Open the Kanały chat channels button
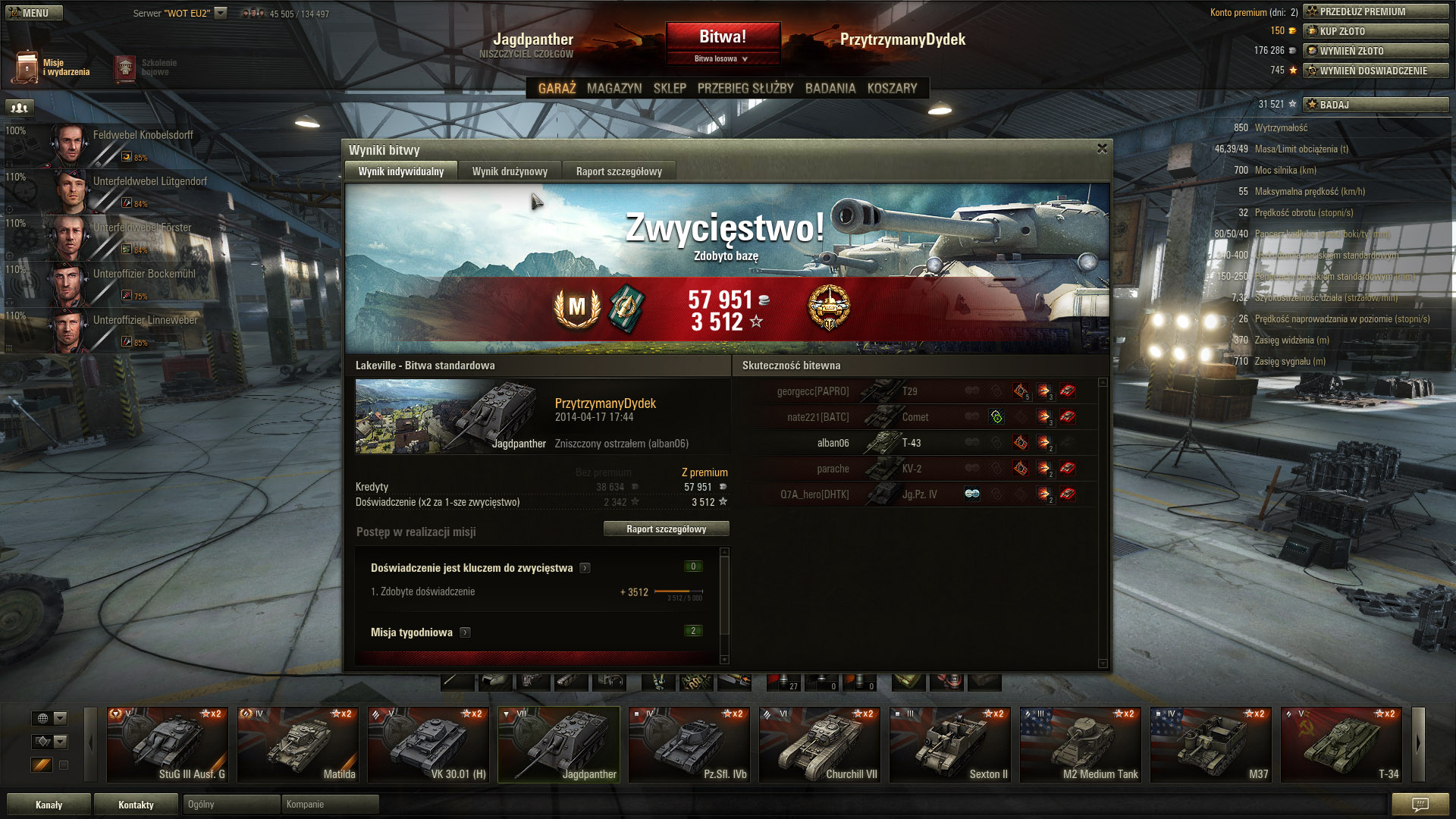The image size is (1456, 819). [49, 805]
